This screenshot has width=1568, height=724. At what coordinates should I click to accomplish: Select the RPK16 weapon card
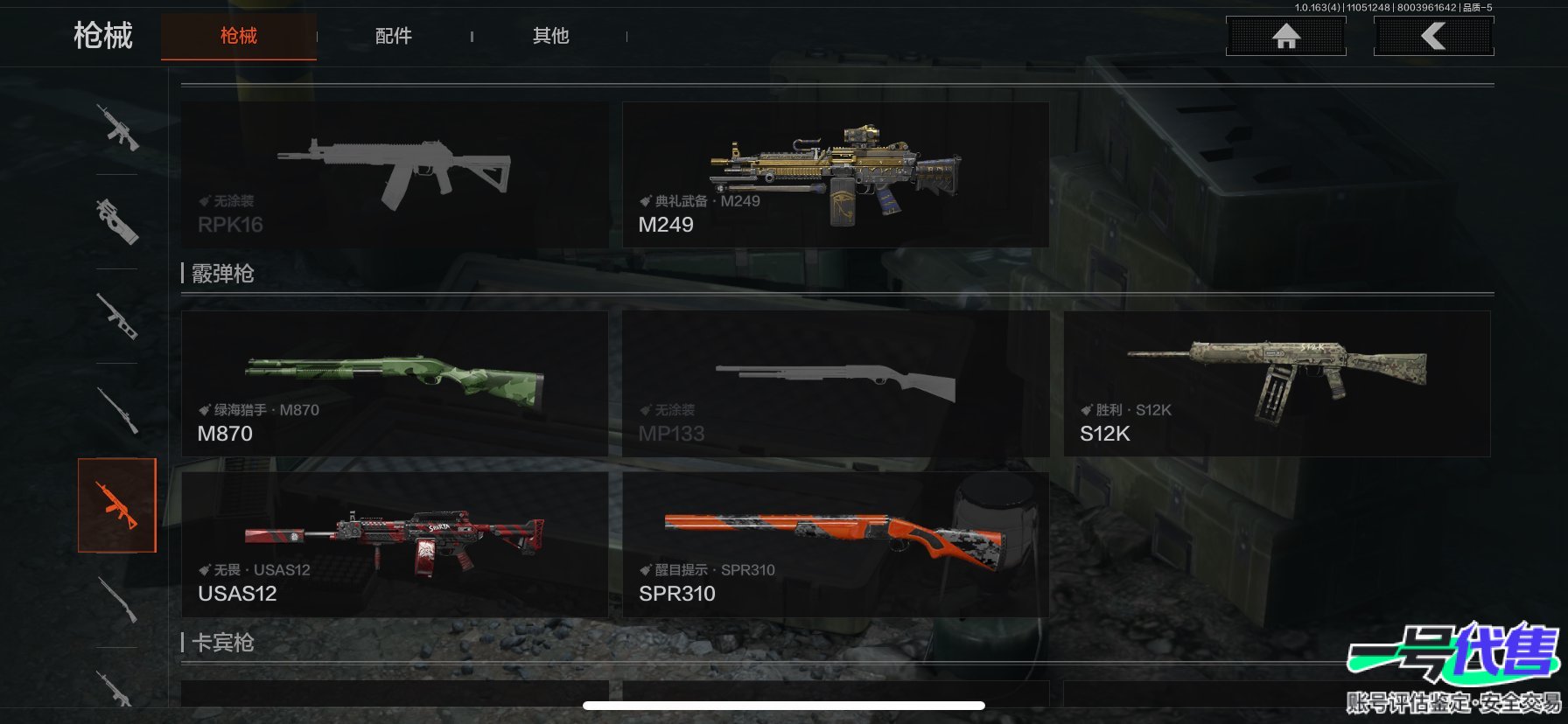[395, 175]
